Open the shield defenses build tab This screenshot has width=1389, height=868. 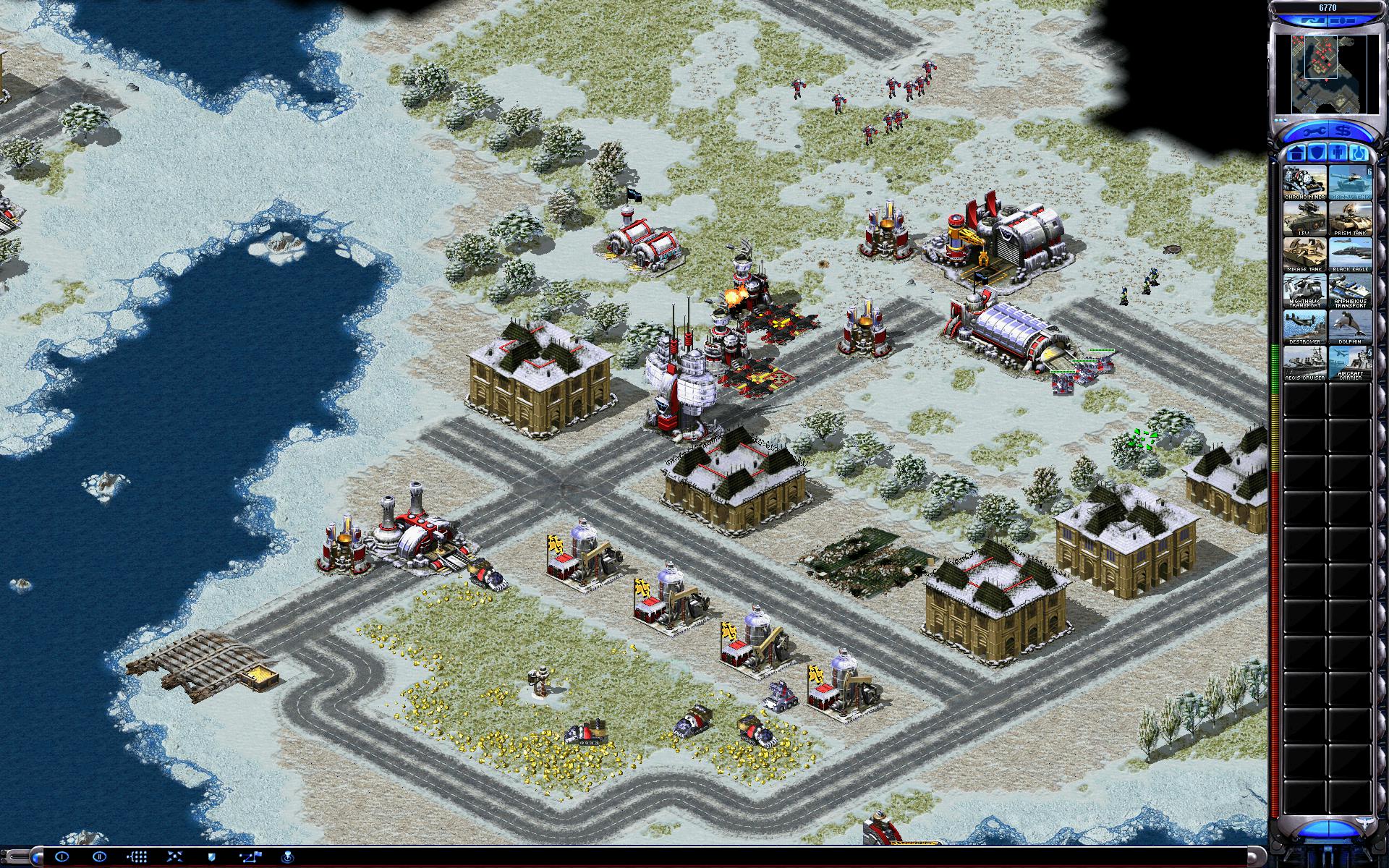[1317, 153]
